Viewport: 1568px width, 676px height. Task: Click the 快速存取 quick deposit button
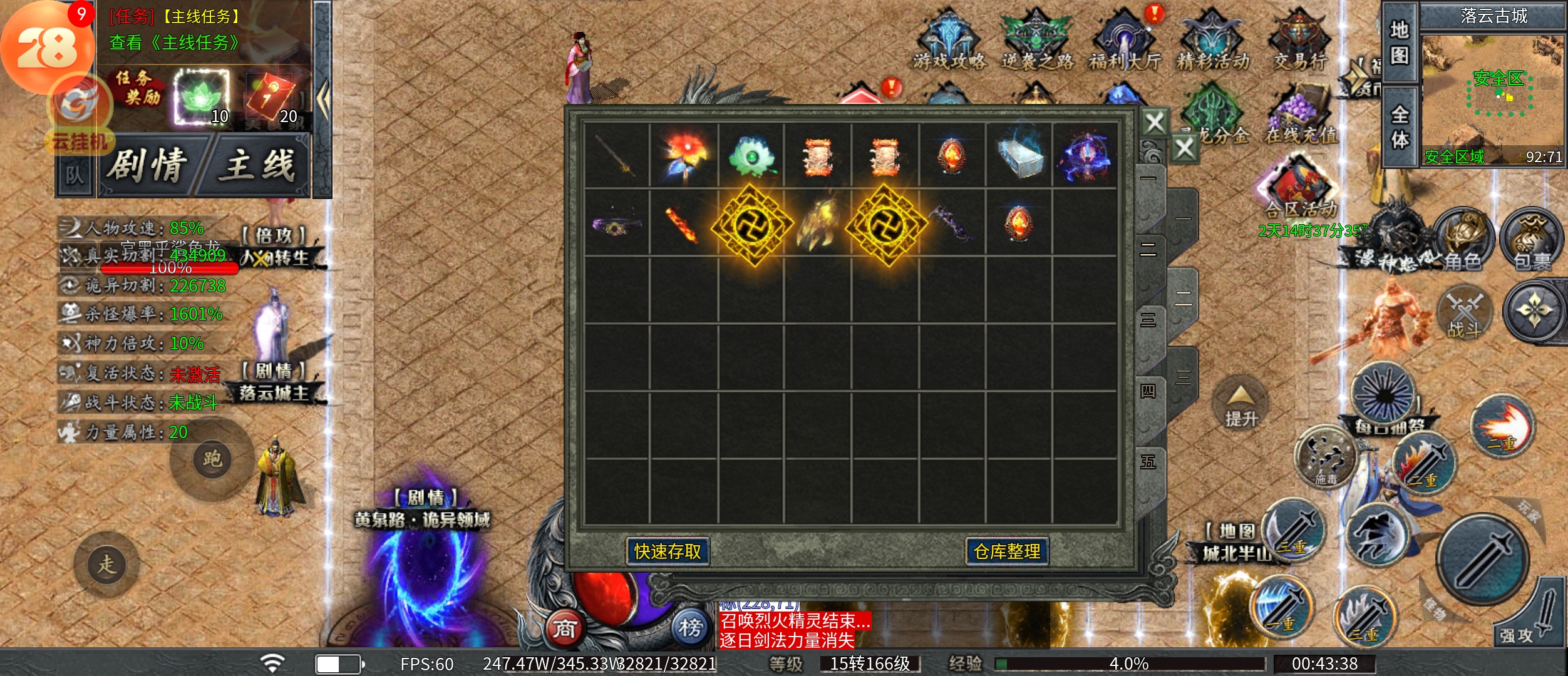pyautogui.click(x=668, y=551)
